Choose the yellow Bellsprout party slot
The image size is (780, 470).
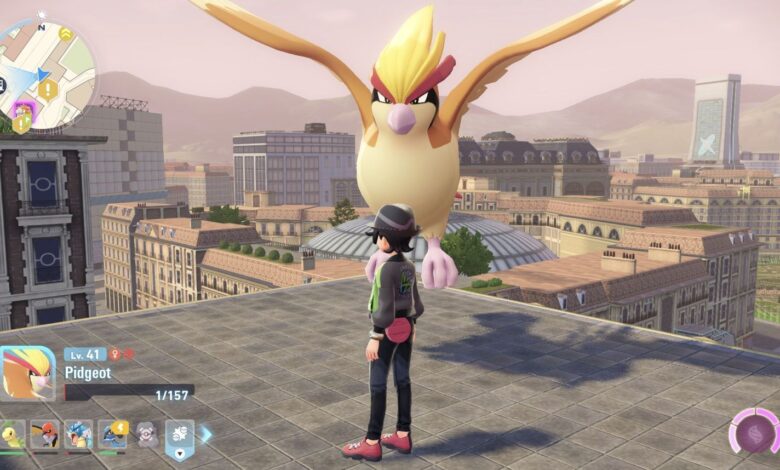tap(12, 434)
